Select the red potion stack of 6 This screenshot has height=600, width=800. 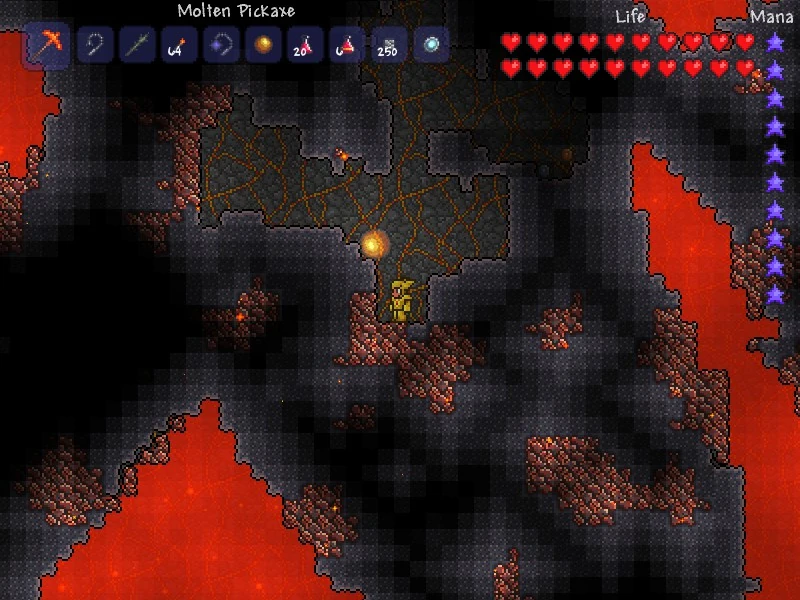pos(346,45)
